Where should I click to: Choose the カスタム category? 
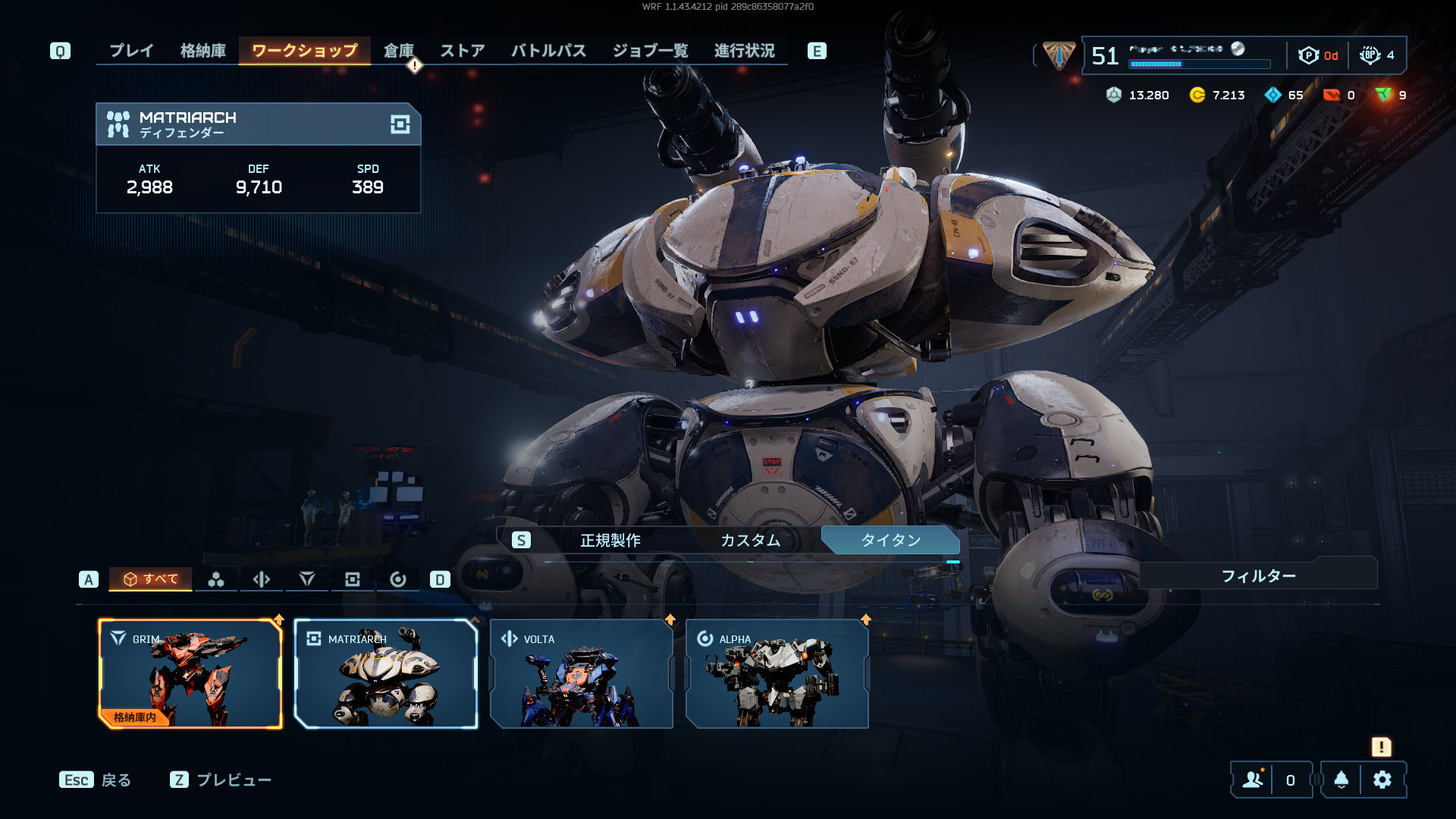(x=750, y=540)
